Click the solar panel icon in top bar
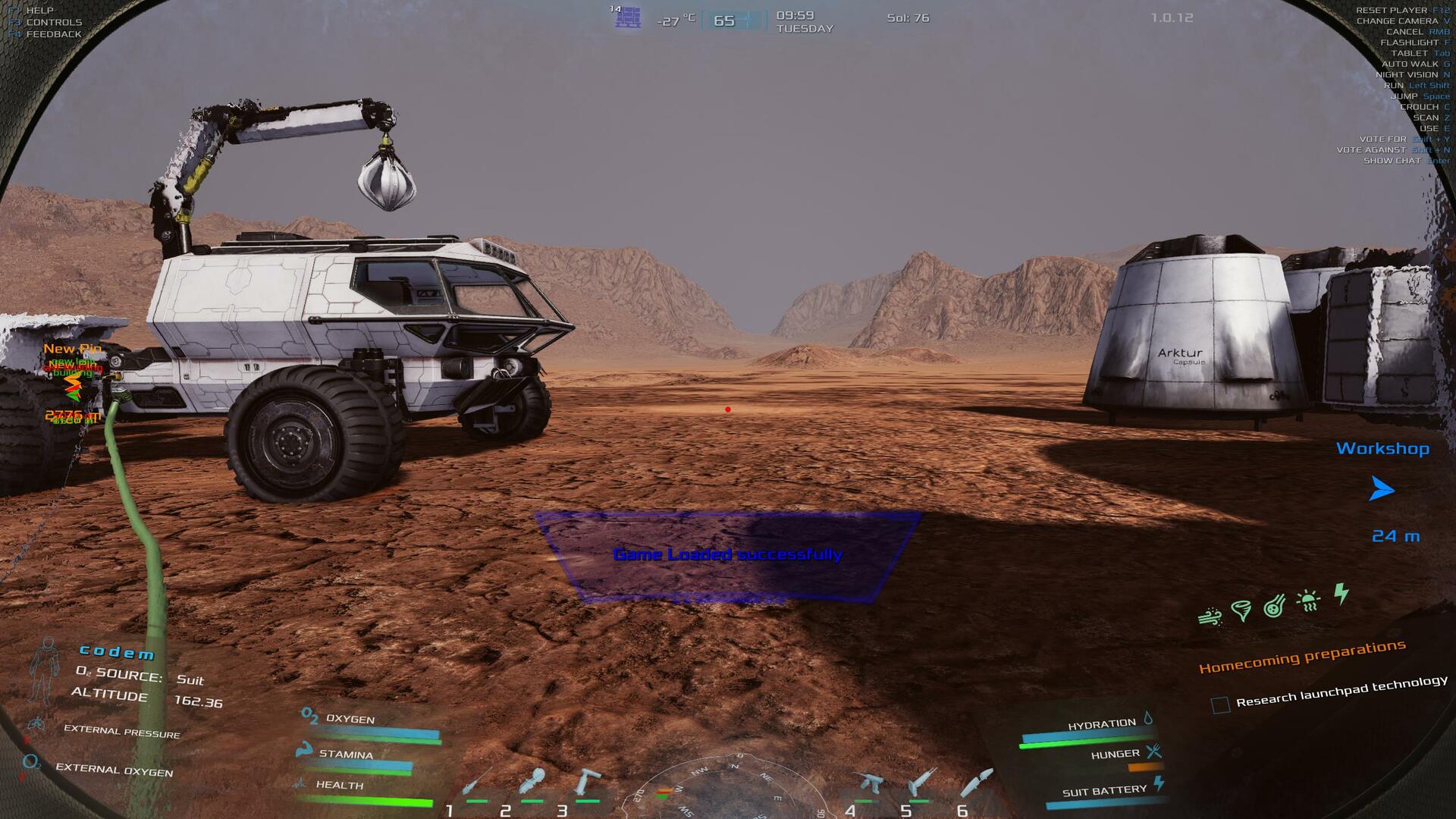Image resolution: width=1456 pixels, height=819 pixels. pos(627,18)
